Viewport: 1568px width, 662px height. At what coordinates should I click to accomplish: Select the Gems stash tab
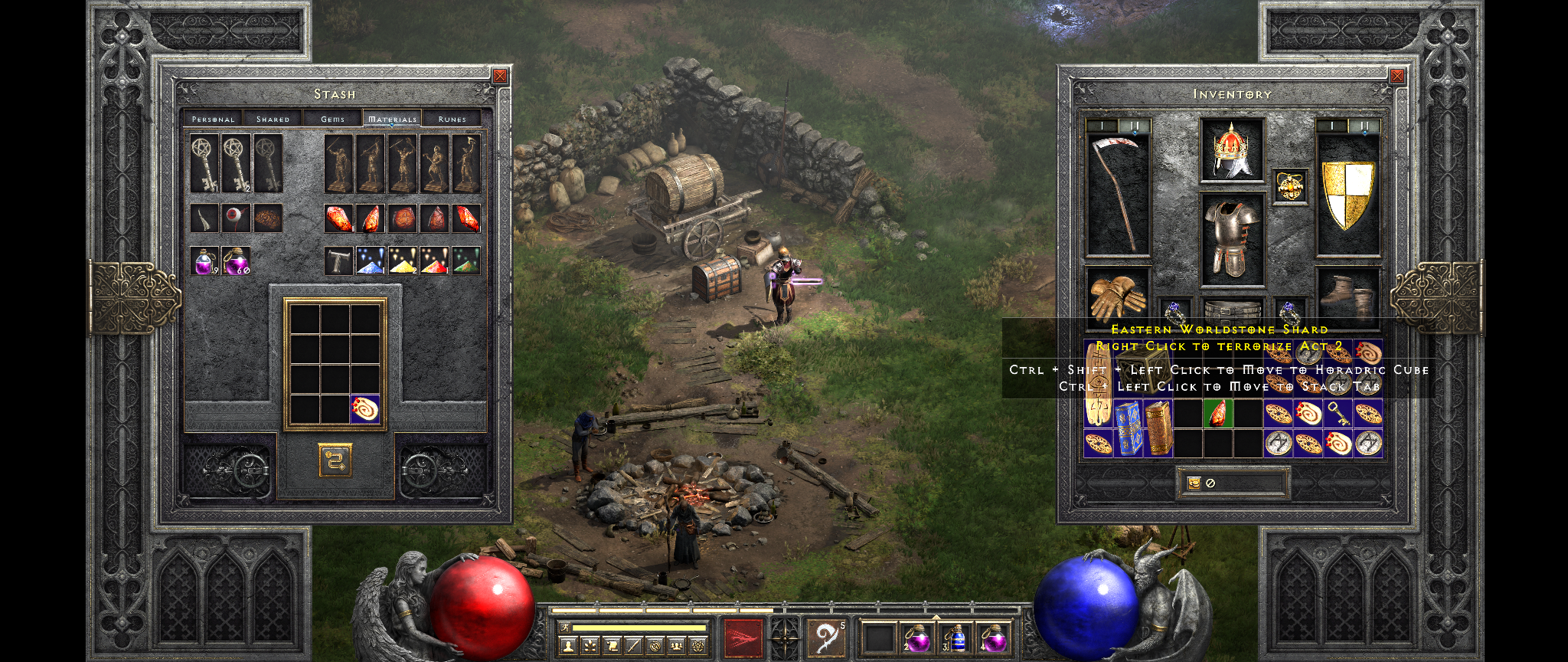(x=332, y=119)
